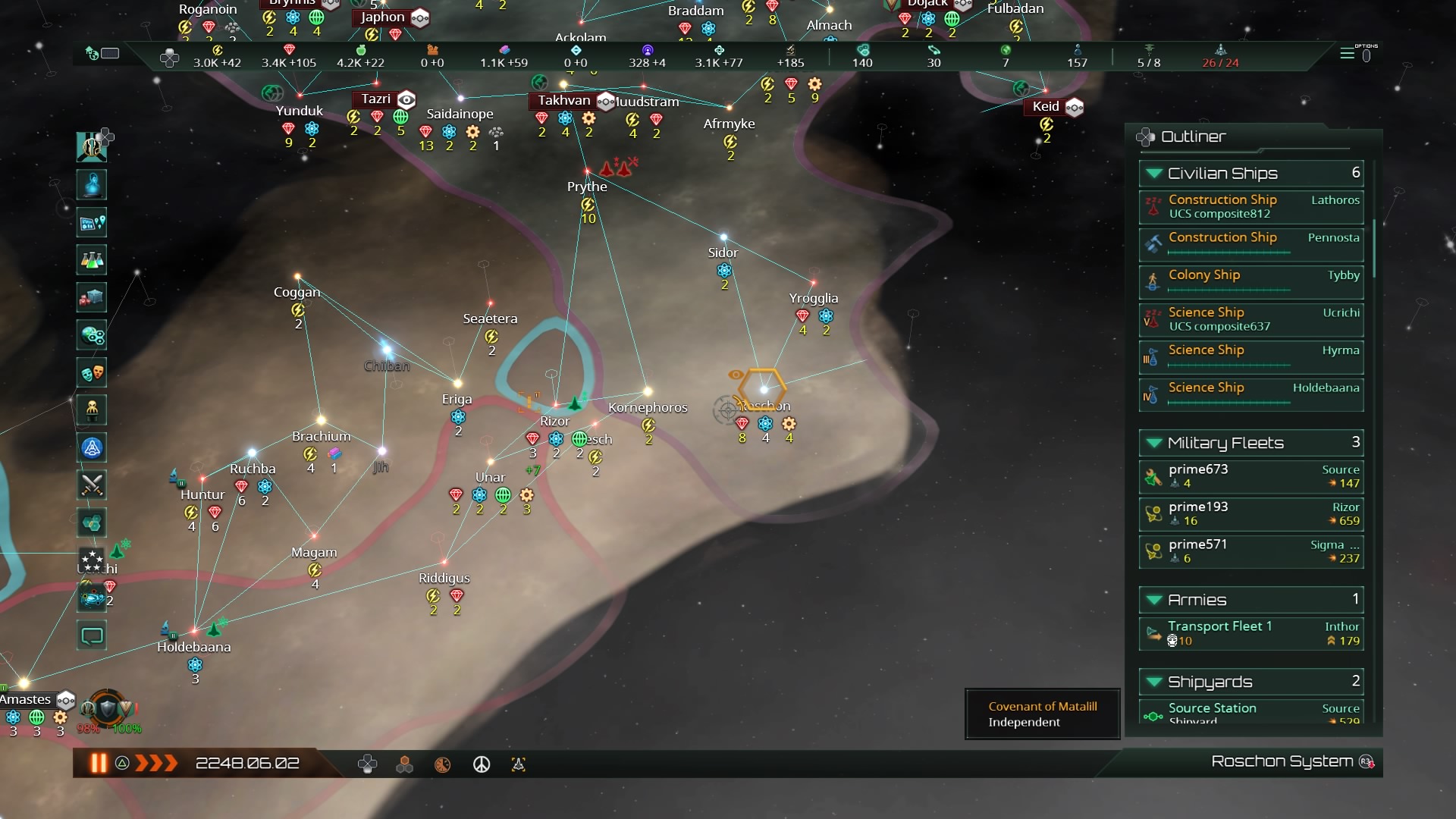
Task: Open the Edicts panel via blue sidebar icon
Action: tap(91, 447)
